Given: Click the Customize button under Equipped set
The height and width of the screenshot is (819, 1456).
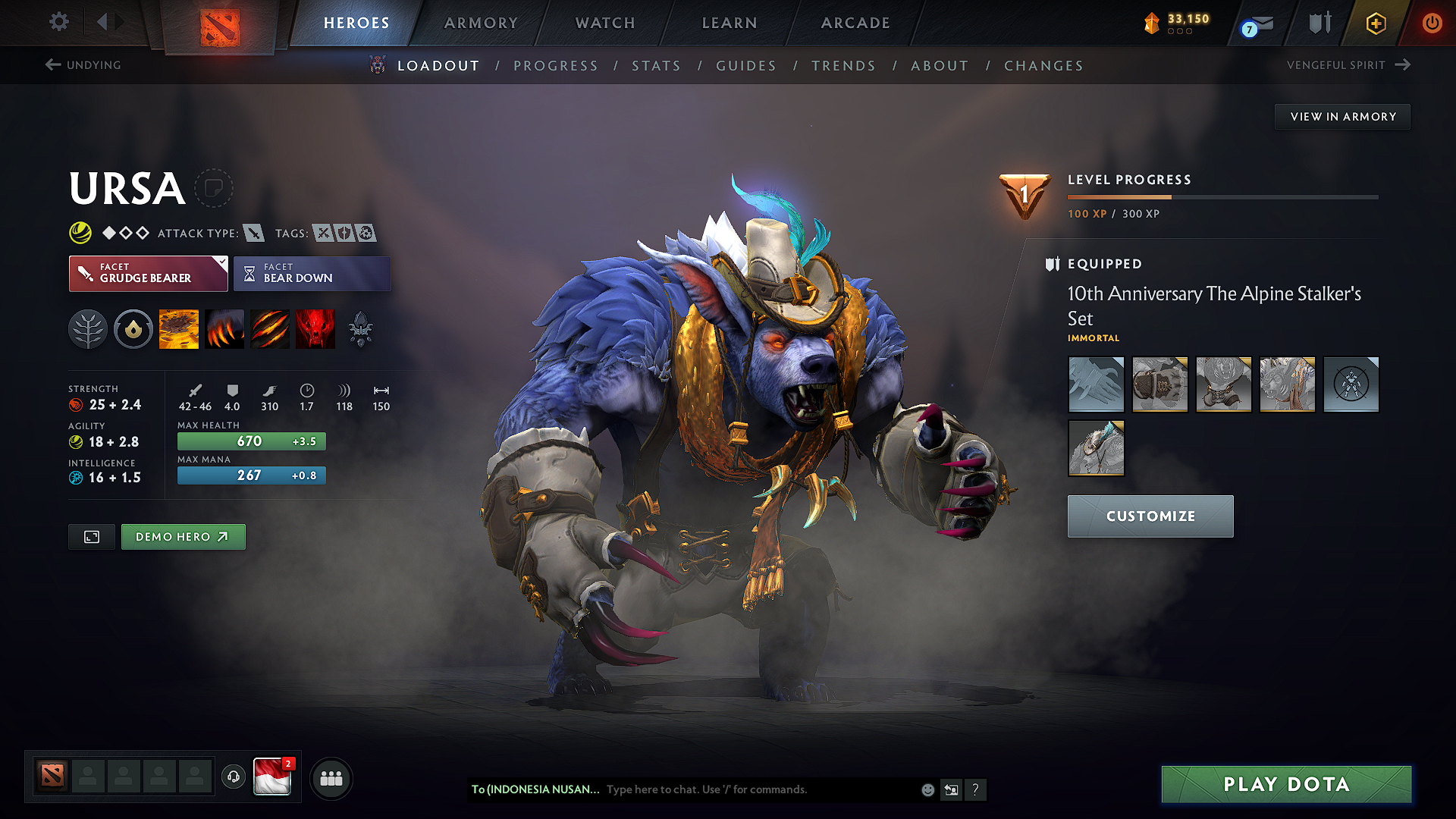Looking at the screenshot, I should 1150,516.
